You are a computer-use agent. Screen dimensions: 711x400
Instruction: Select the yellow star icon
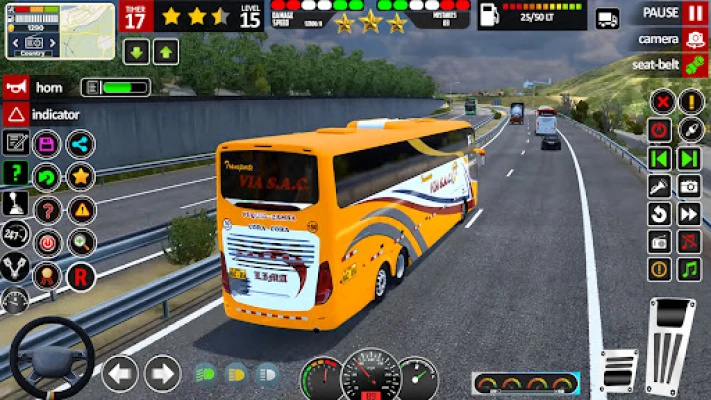[x=81, y=177]
